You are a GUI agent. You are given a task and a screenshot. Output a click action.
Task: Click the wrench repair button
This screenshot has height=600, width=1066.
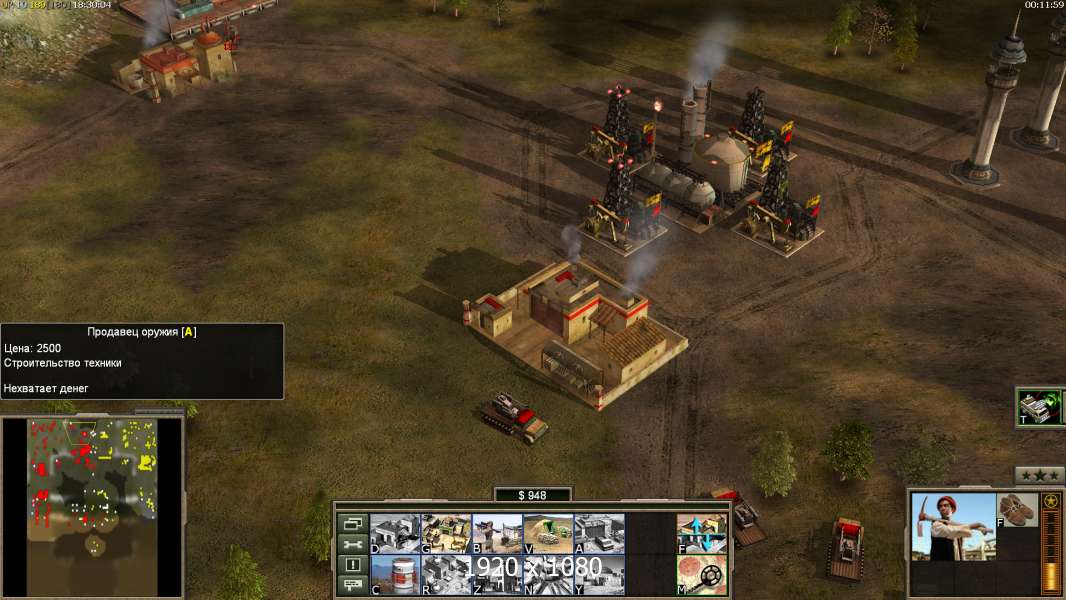(x=352, y=544)
